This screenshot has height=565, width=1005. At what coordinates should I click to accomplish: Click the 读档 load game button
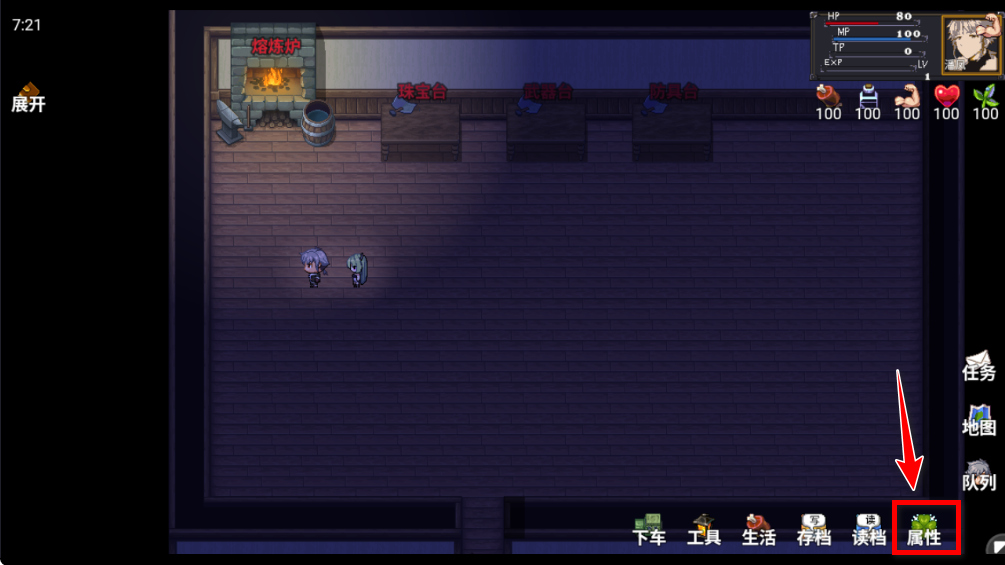point(868,529)
